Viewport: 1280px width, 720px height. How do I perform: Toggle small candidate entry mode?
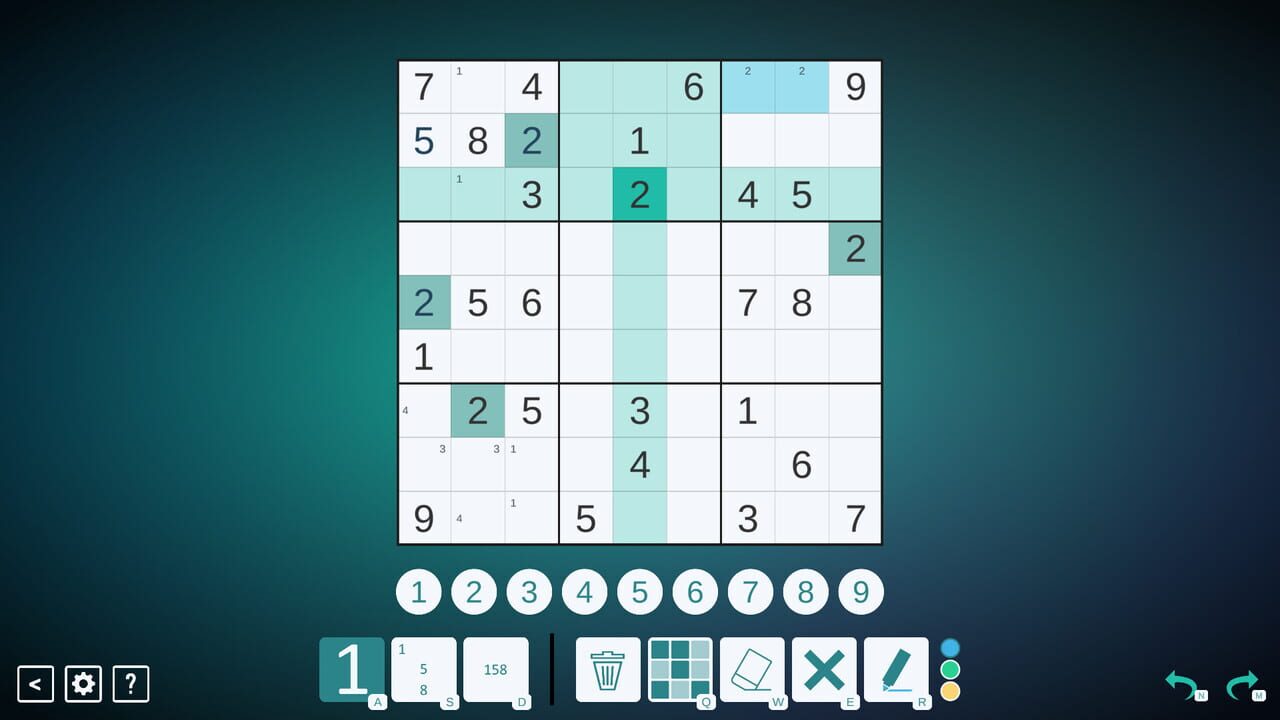click(x=496, y=668)
